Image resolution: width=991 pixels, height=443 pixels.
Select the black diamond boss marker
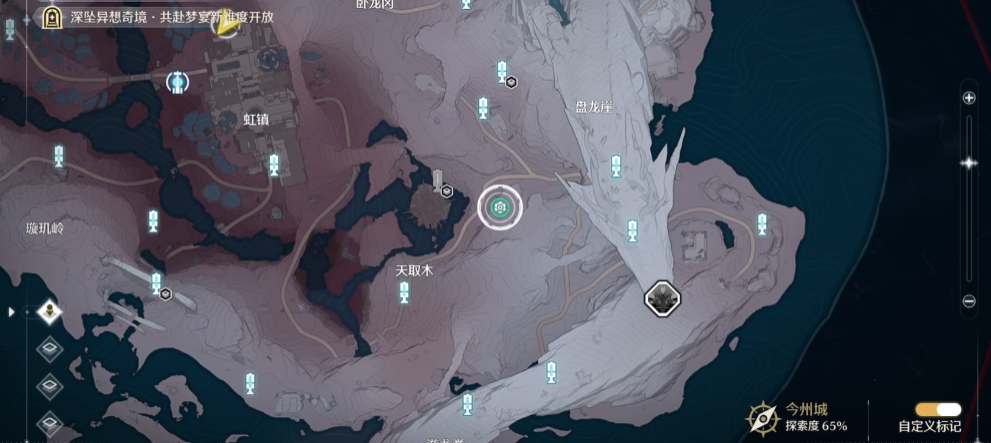[662, 297]
